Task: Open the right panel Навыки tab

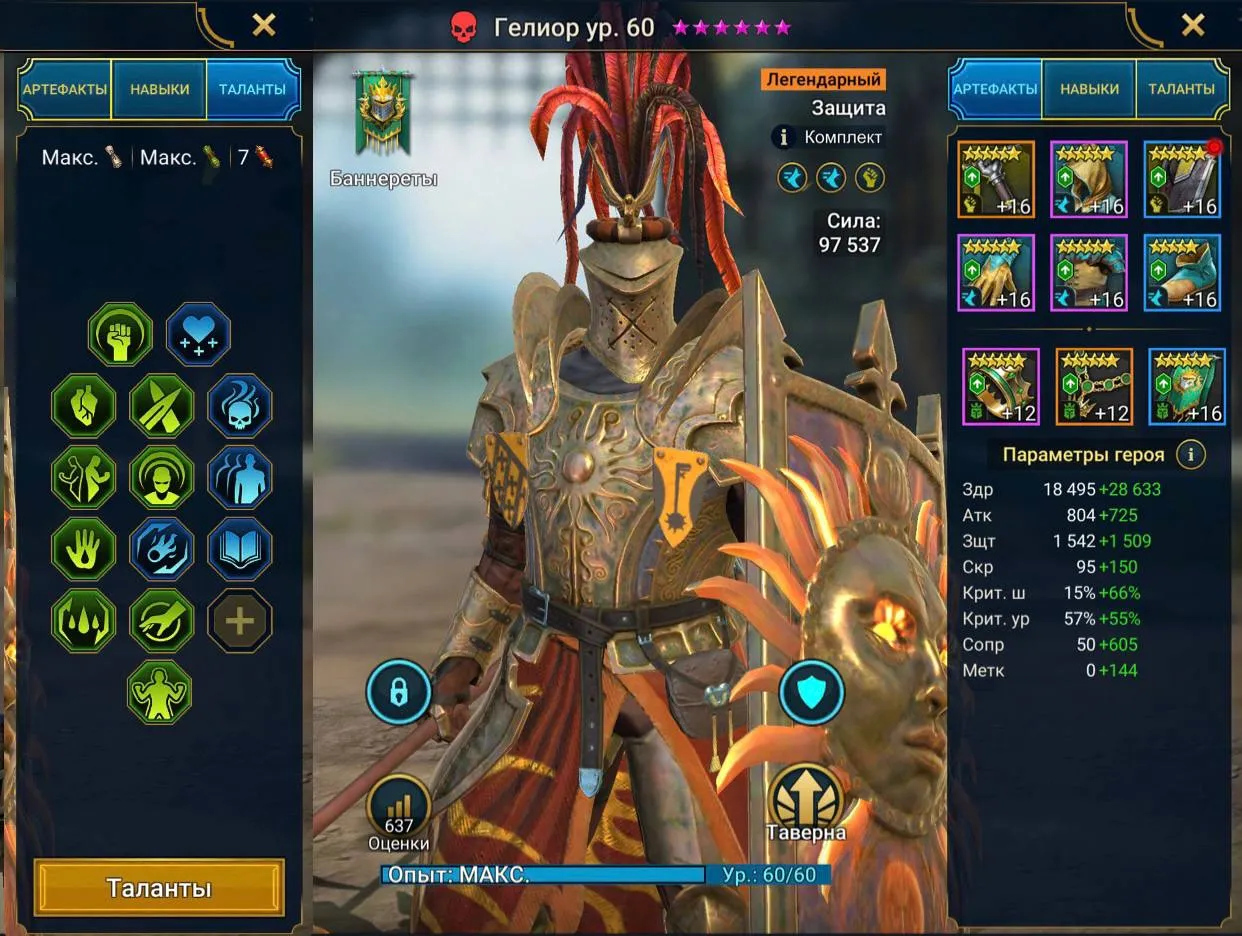Action: coord(1089,89)
